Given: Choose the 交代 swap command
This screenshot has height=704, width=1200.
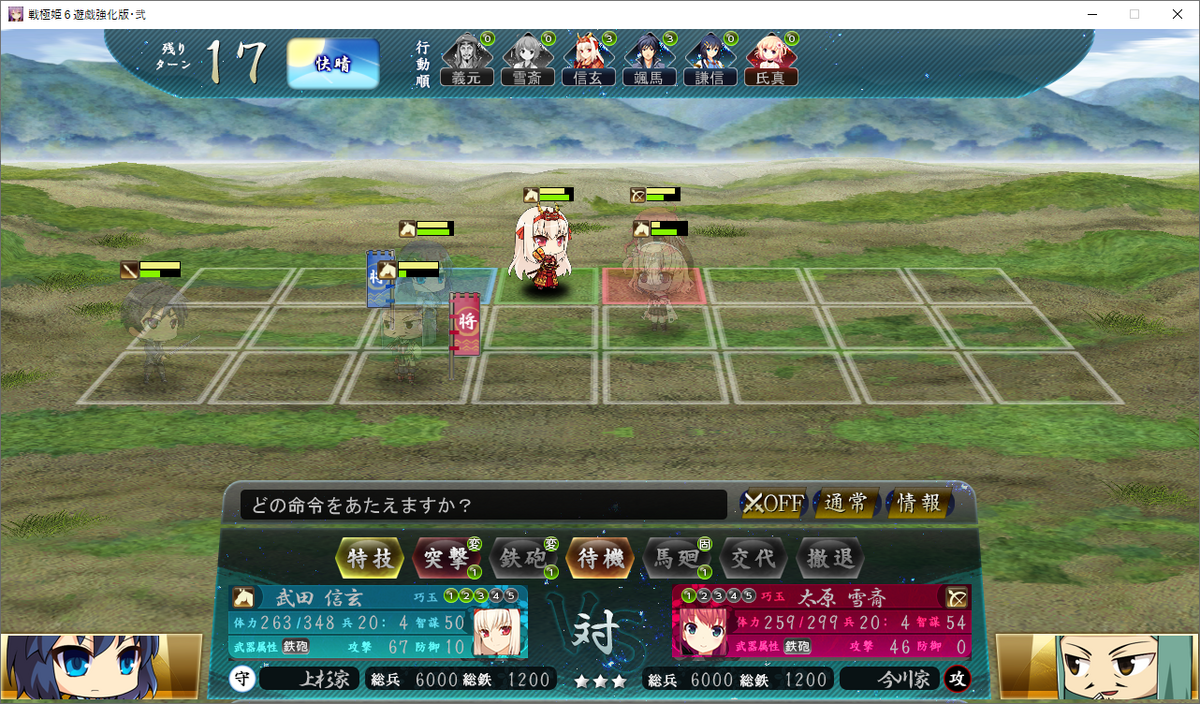Looking at the screenshot, I should (x=754, y=558).
